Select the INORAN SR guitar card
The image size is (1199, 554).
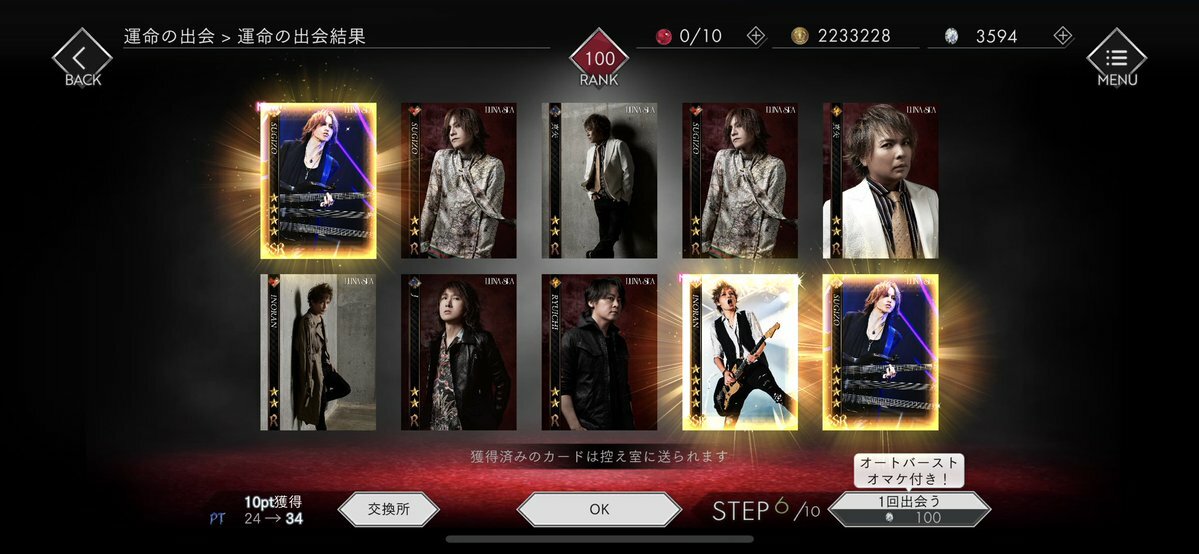(x=739, y=352)
